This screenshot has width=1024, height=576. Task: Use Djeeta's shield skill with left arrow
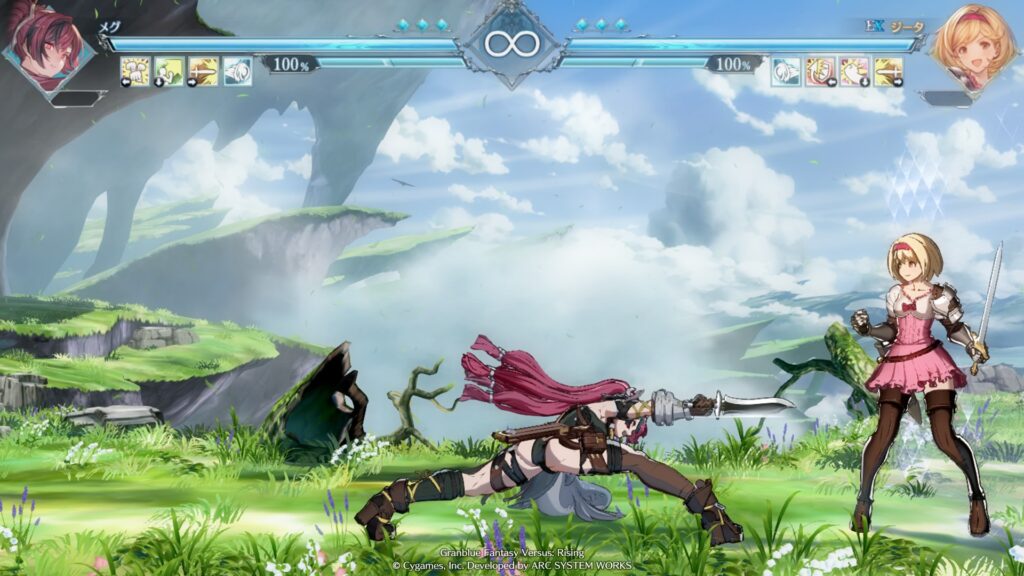click(821, 71)
